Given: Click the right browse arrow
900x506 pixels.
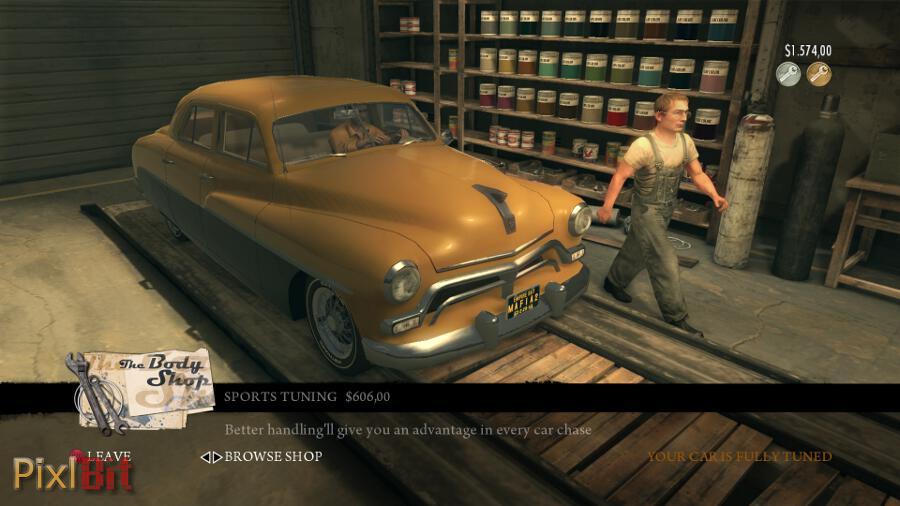Looking at the screenshot, I should (x=217, y=457).
